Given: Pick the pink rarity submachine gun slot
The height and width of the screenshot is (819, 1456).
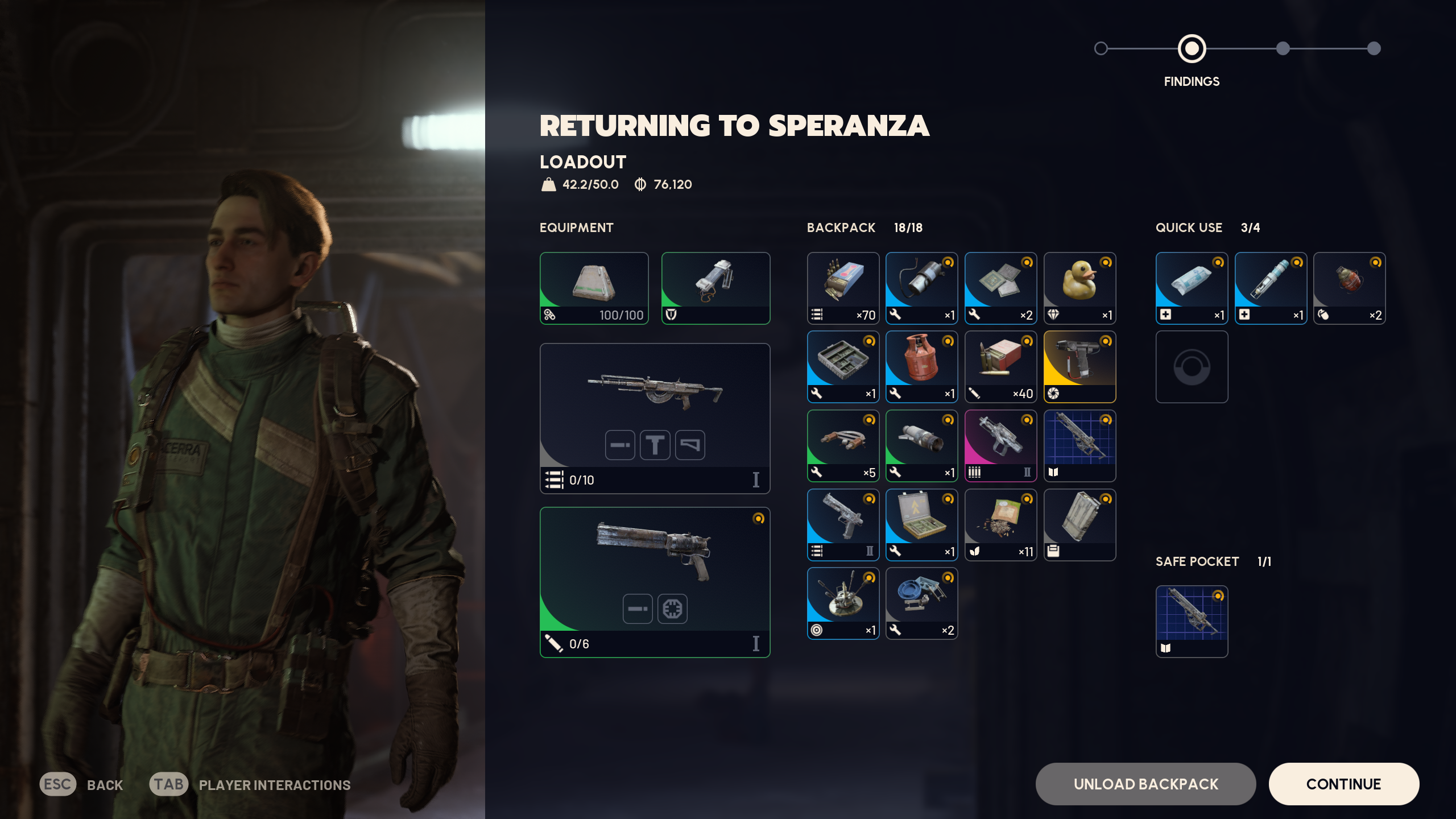Looking at the screenshot, I should point(1000,445).
